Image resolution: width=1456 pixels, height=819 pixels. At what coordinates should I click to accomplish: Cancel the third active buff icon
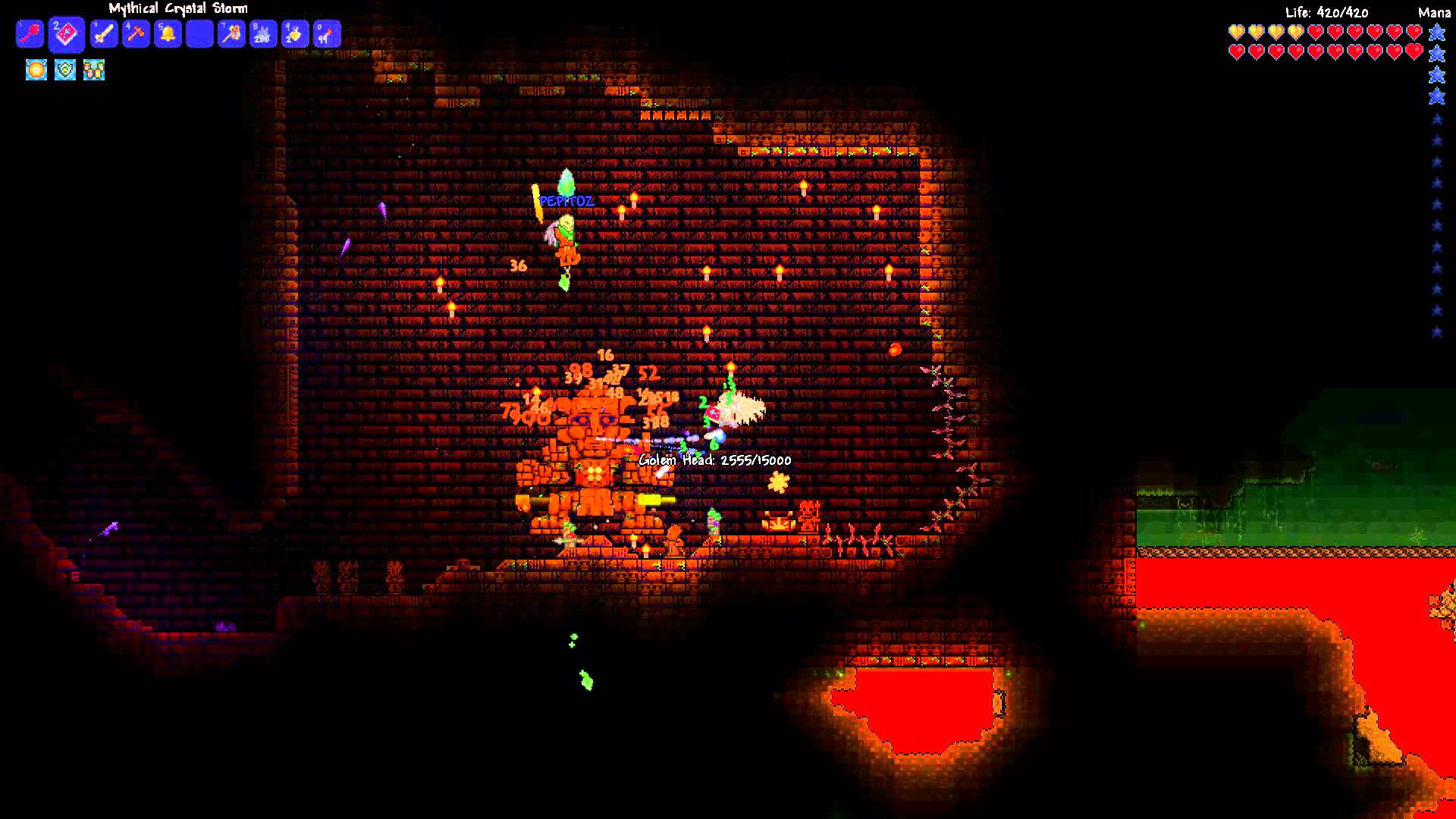(93, 70)
